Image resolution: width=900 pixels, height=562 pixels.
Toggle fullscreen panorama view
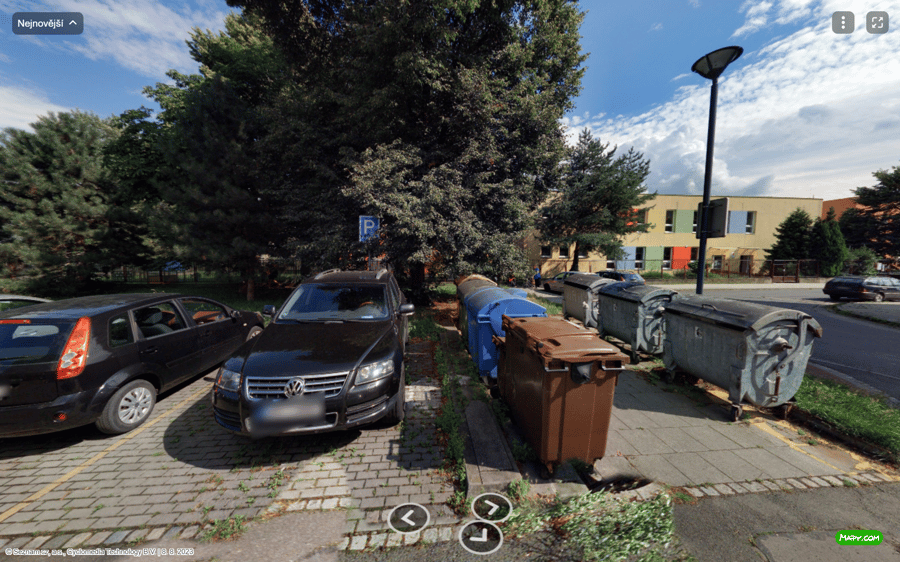pos(877,23)
